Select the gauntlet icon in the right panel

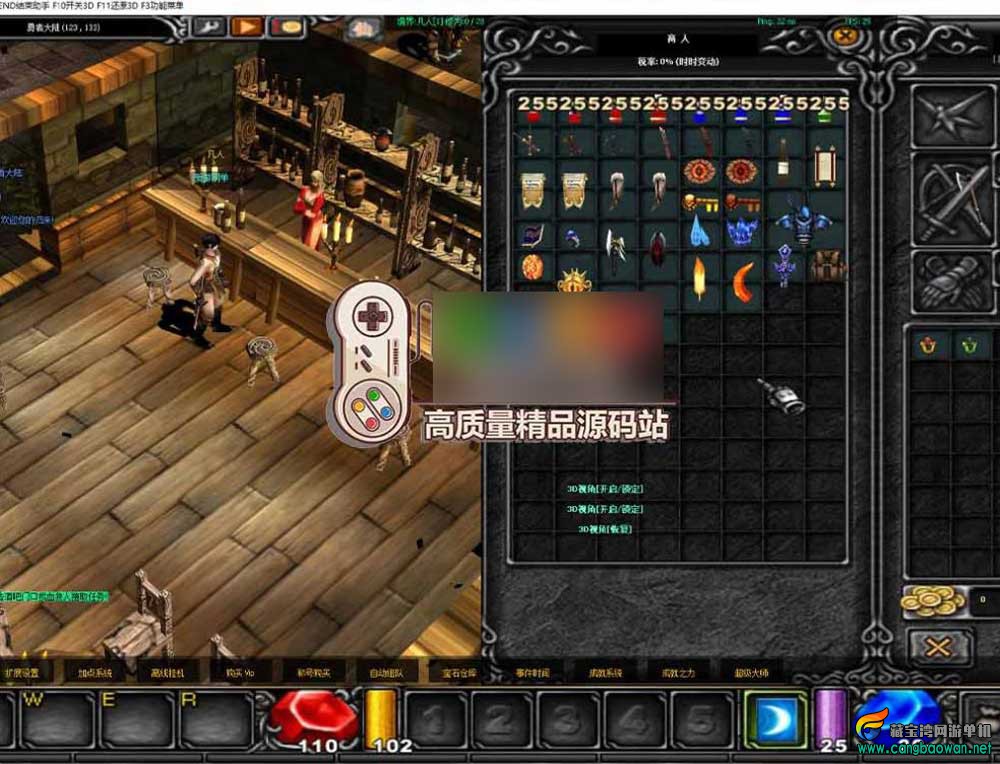[952, 282]
